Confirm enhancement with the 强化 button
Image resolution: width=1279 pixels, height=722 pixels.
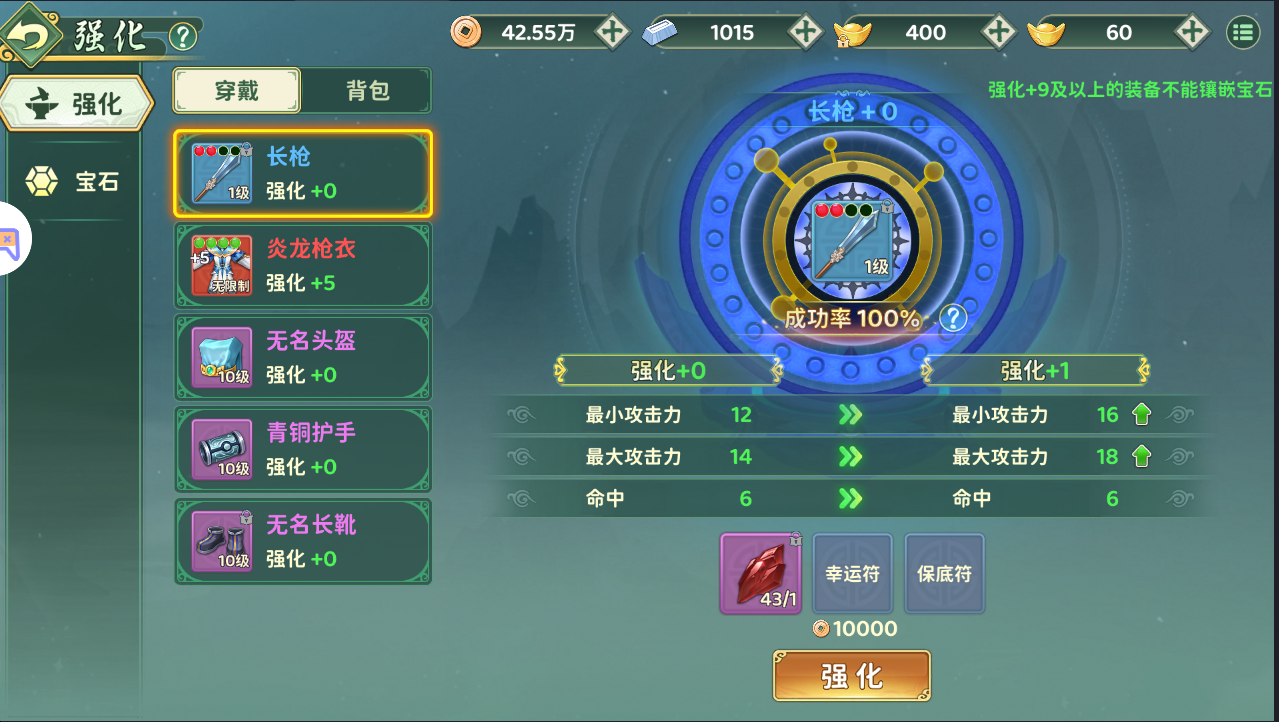[x=851, y=676]
